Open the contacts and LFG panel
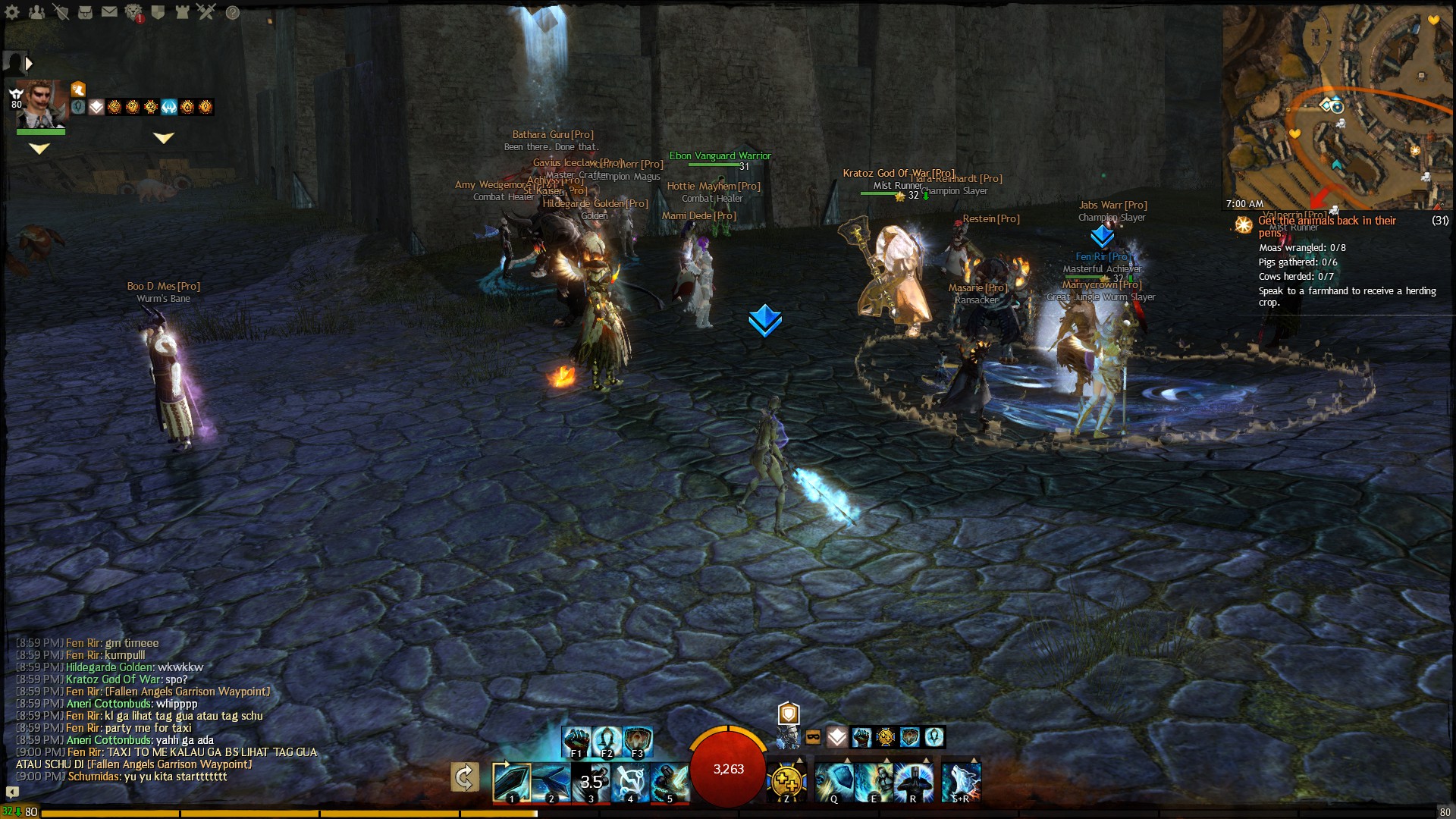This screenshot has height=819, width=1456. coord(36,12)
